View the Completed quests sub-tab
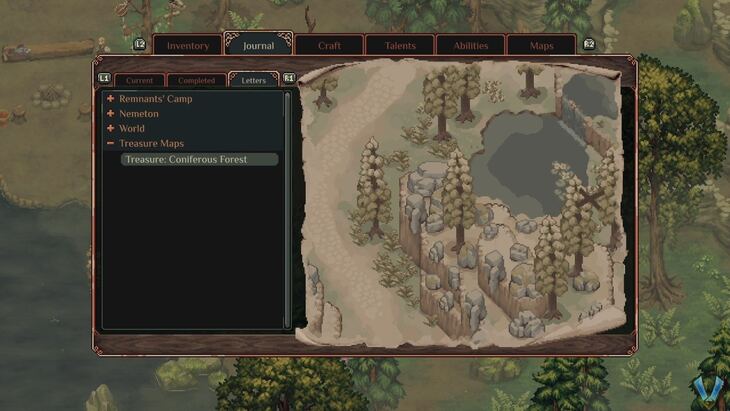730x411 pixels. tap(196, 80)
